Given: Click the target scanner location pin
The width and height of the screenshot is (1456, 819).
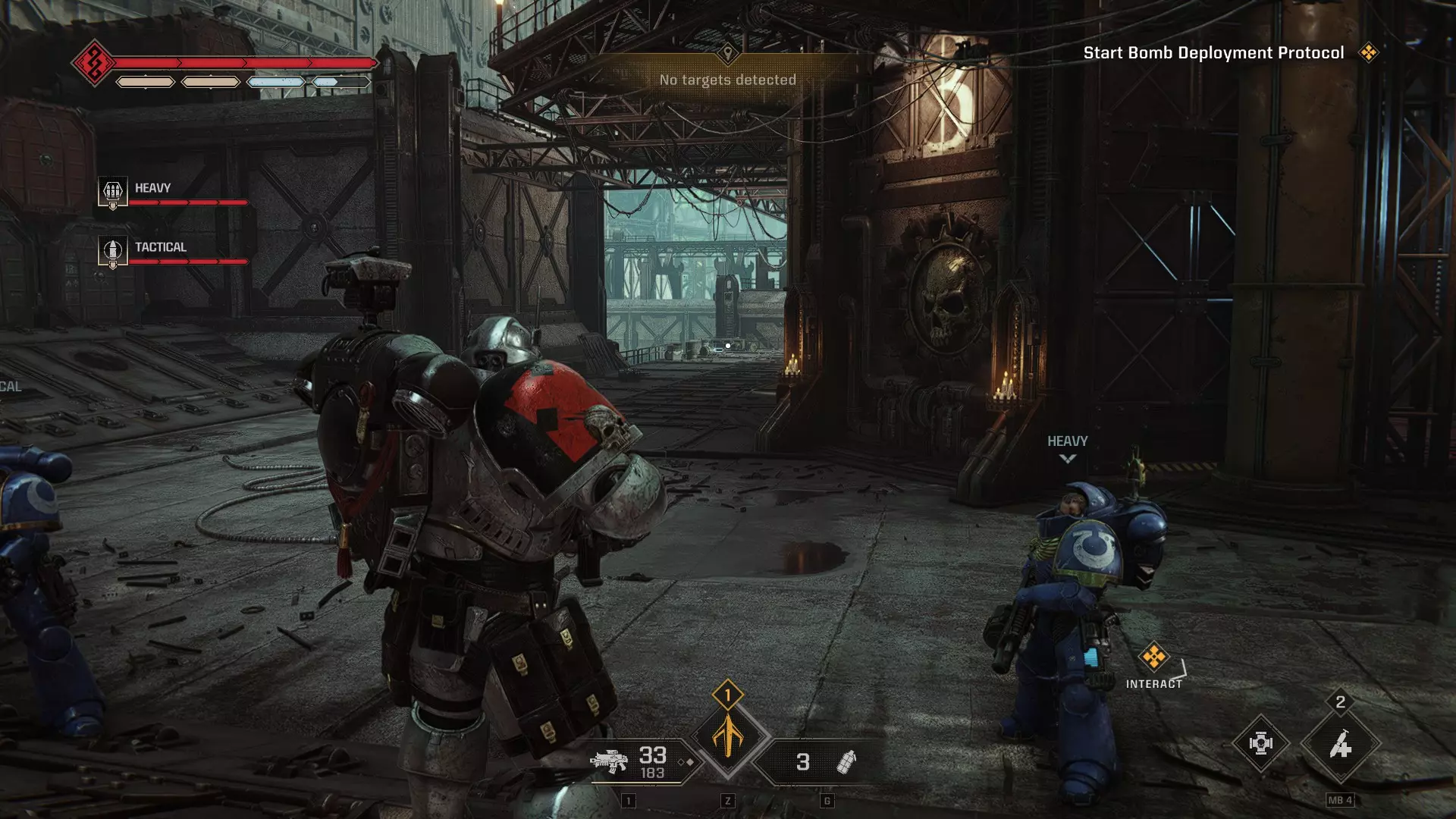Looking at the screenshot, I should [x=728, y=53].
